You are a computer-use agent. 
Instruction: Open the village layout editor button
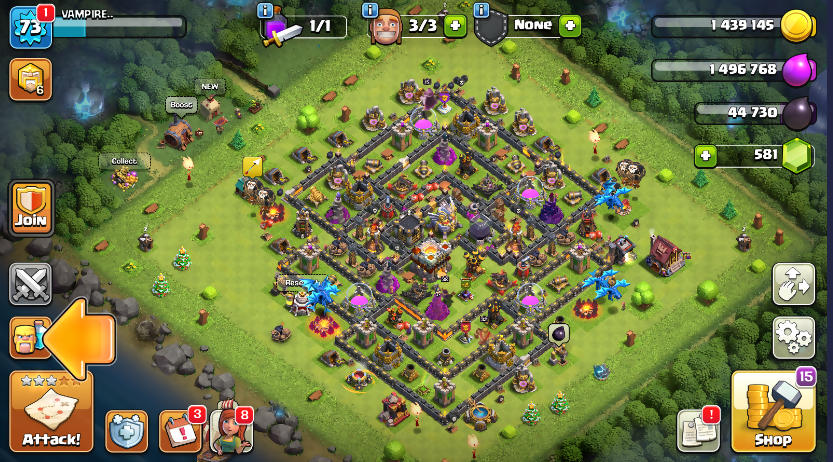click(793, 284)
